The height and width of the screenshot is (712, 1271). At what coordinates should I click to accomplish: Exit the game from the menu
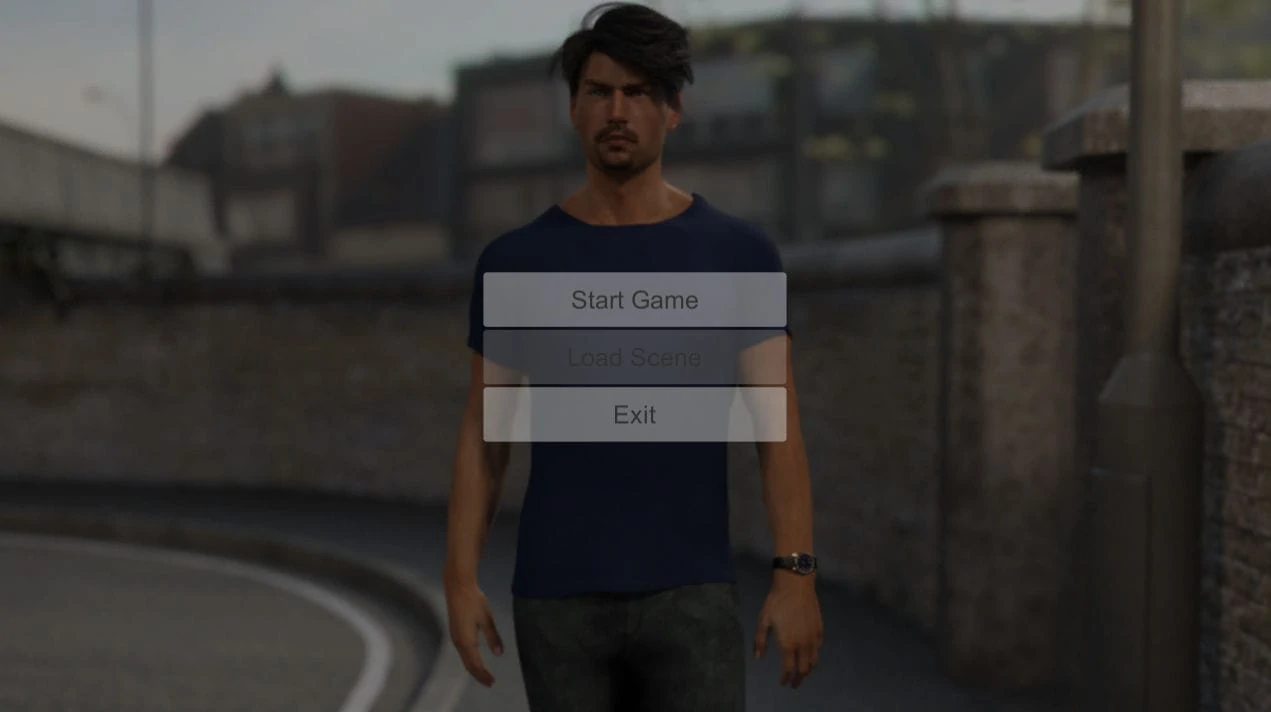tap(634, 415)
